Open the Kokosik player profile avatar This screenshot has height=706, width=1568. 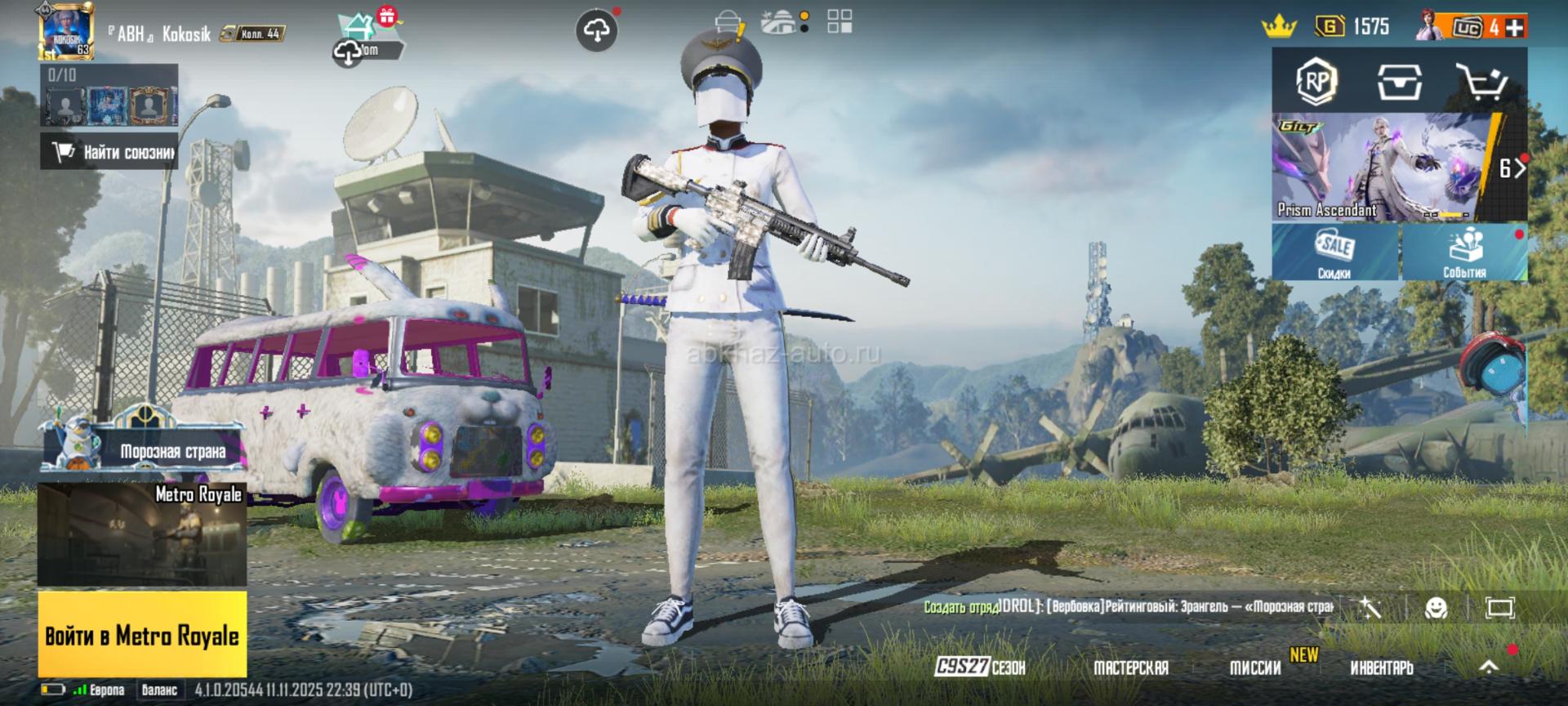pos(67,32)
